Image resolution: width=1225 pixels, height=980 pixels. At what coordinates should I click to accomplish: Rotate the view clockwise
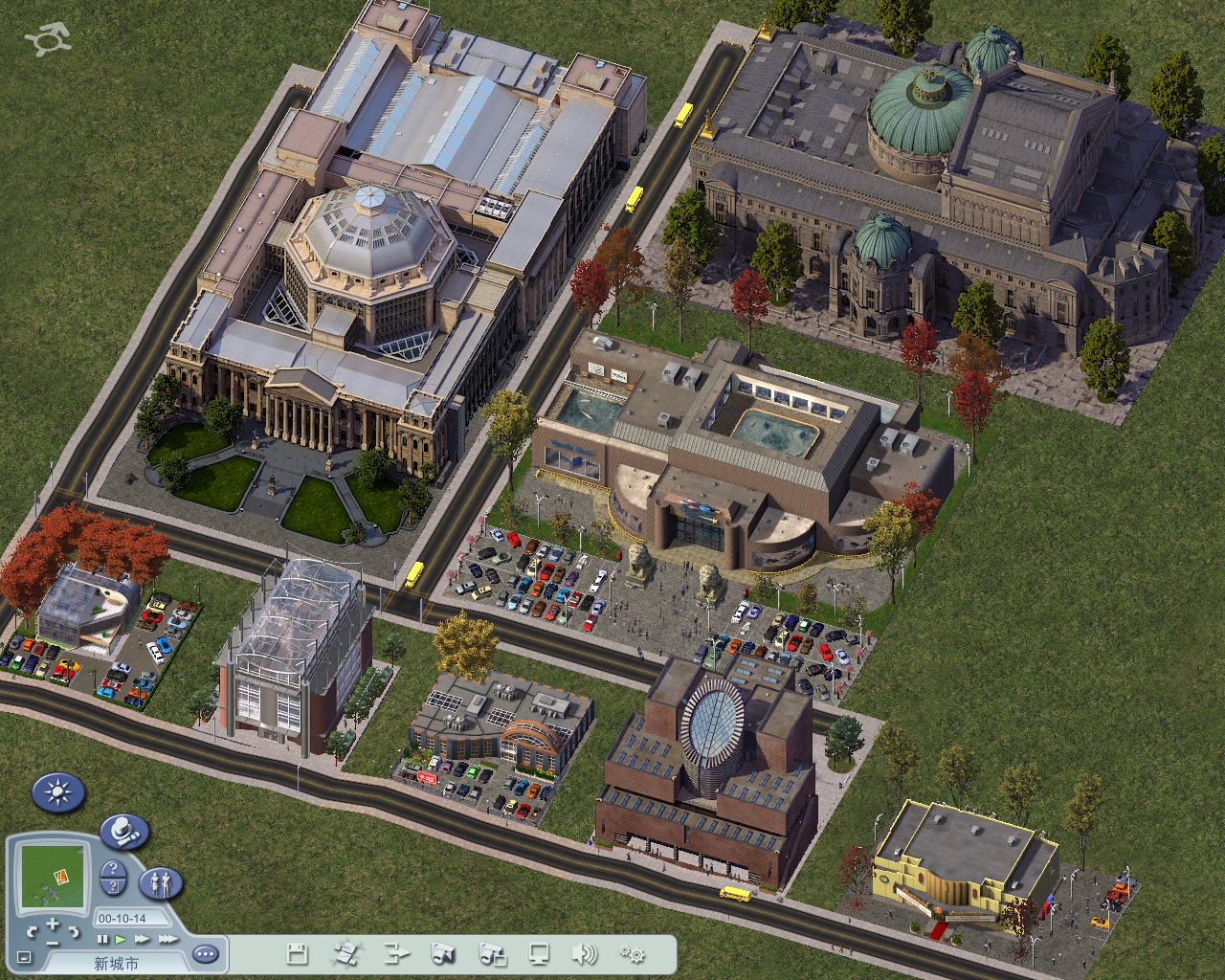point(74,930)
